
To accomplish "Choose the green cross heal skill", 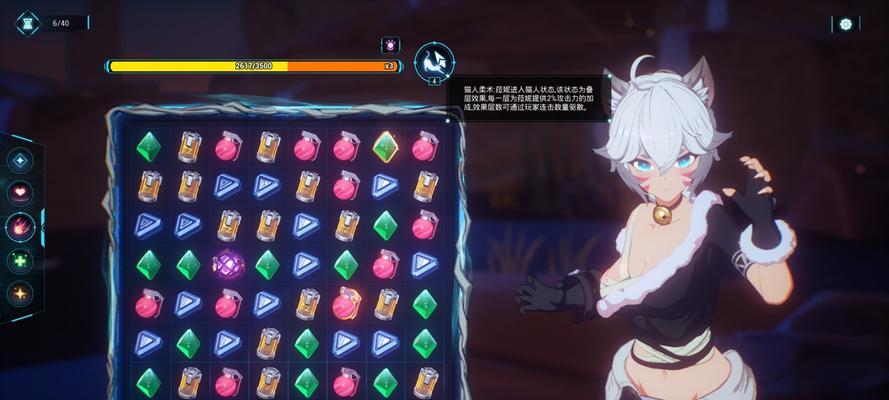I will point(20,261).
